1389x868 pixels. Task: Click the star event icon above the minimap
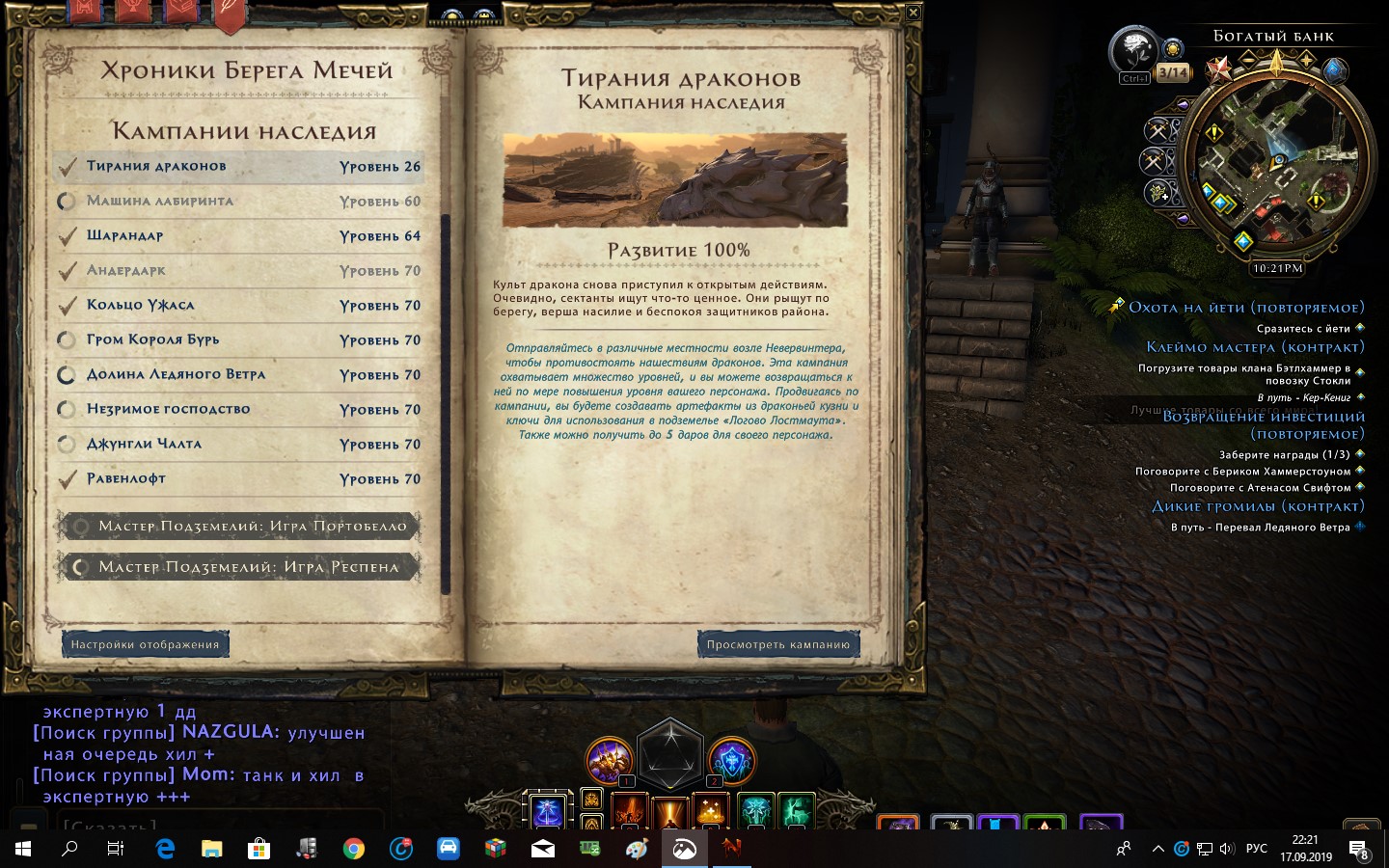tap(1219, 68)
